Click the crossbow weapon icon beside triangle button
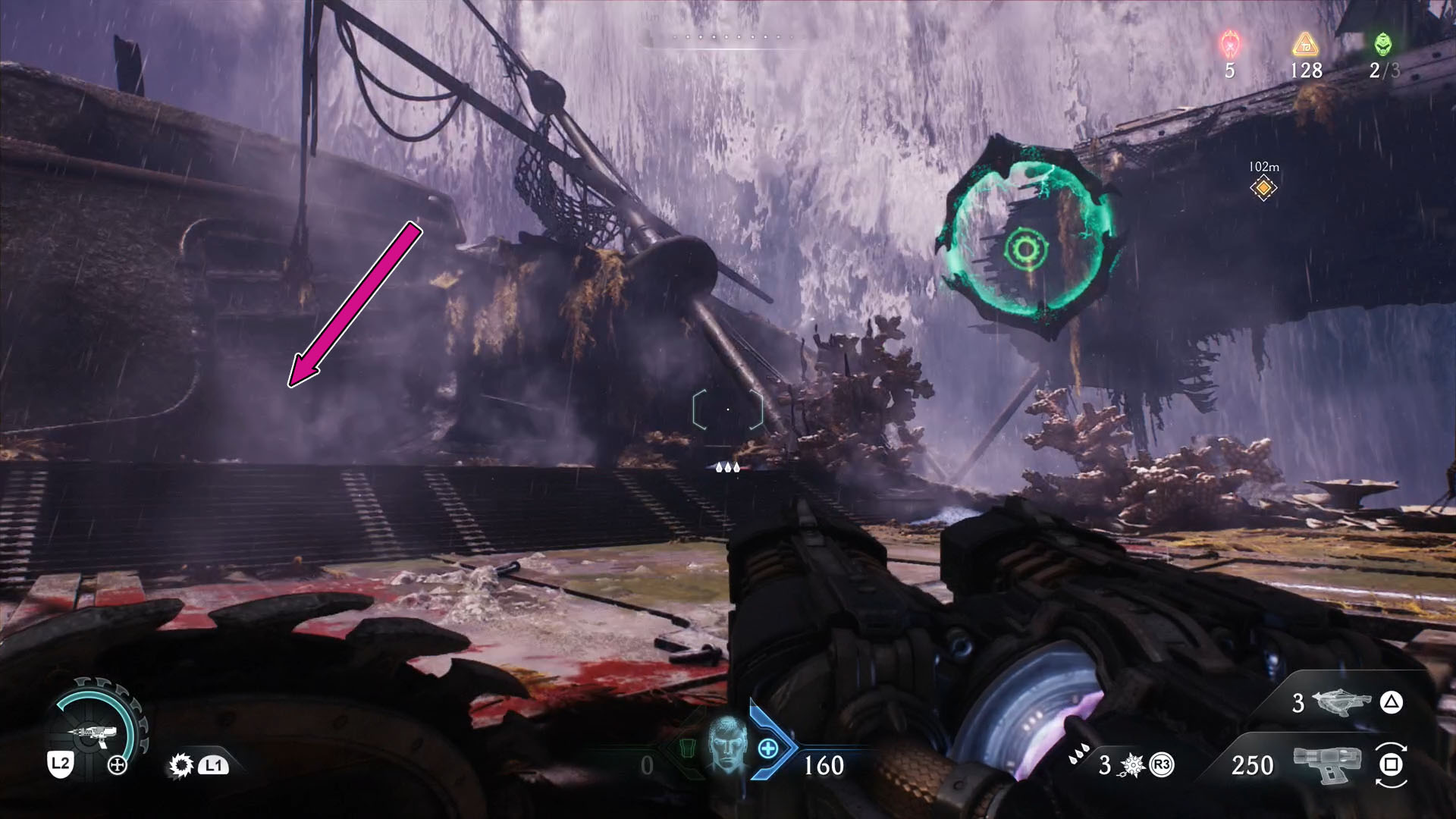 [x=1341, y=703]
